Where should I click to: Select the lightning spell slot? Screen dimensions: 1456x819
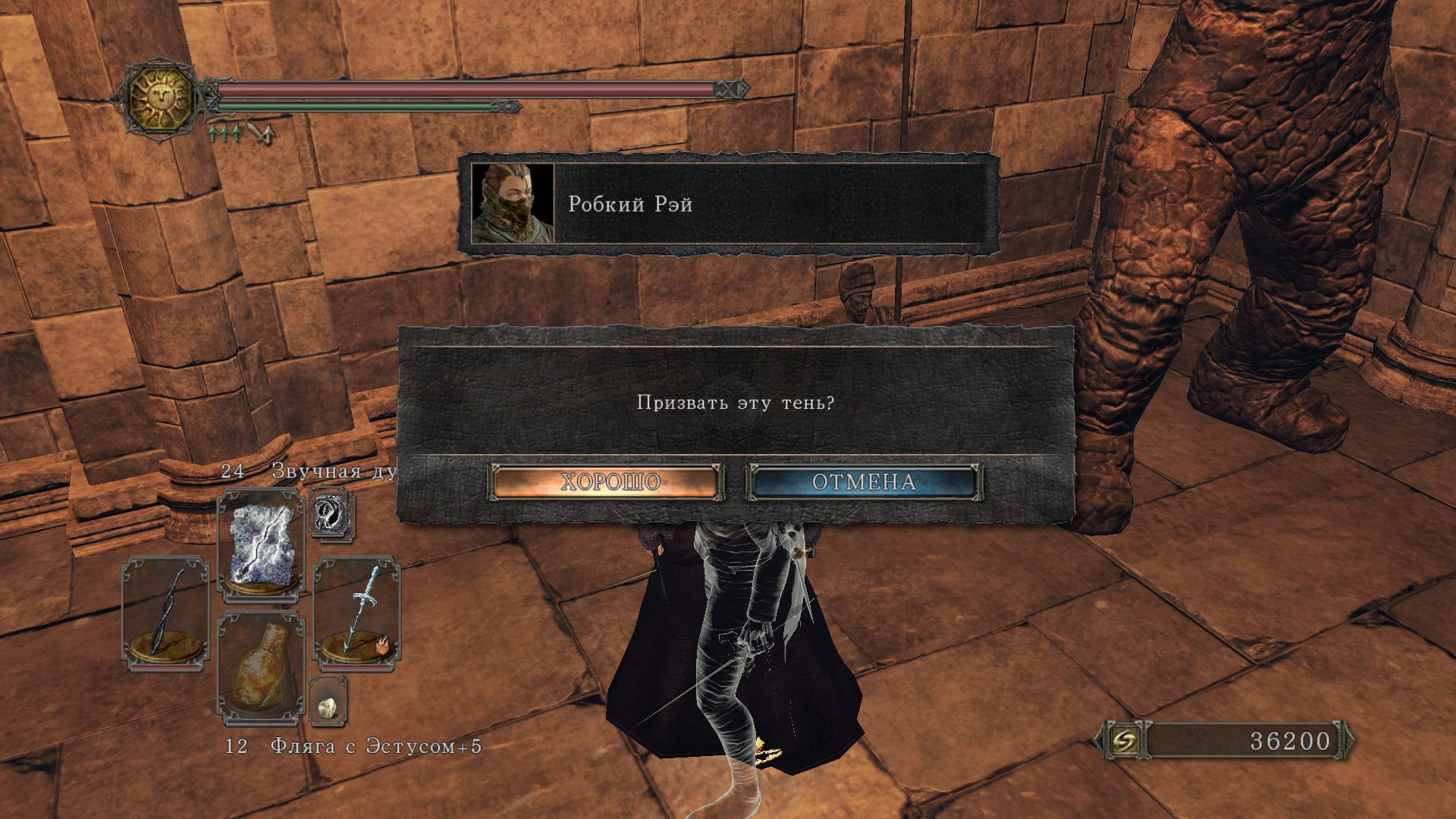tap(261, 546)
